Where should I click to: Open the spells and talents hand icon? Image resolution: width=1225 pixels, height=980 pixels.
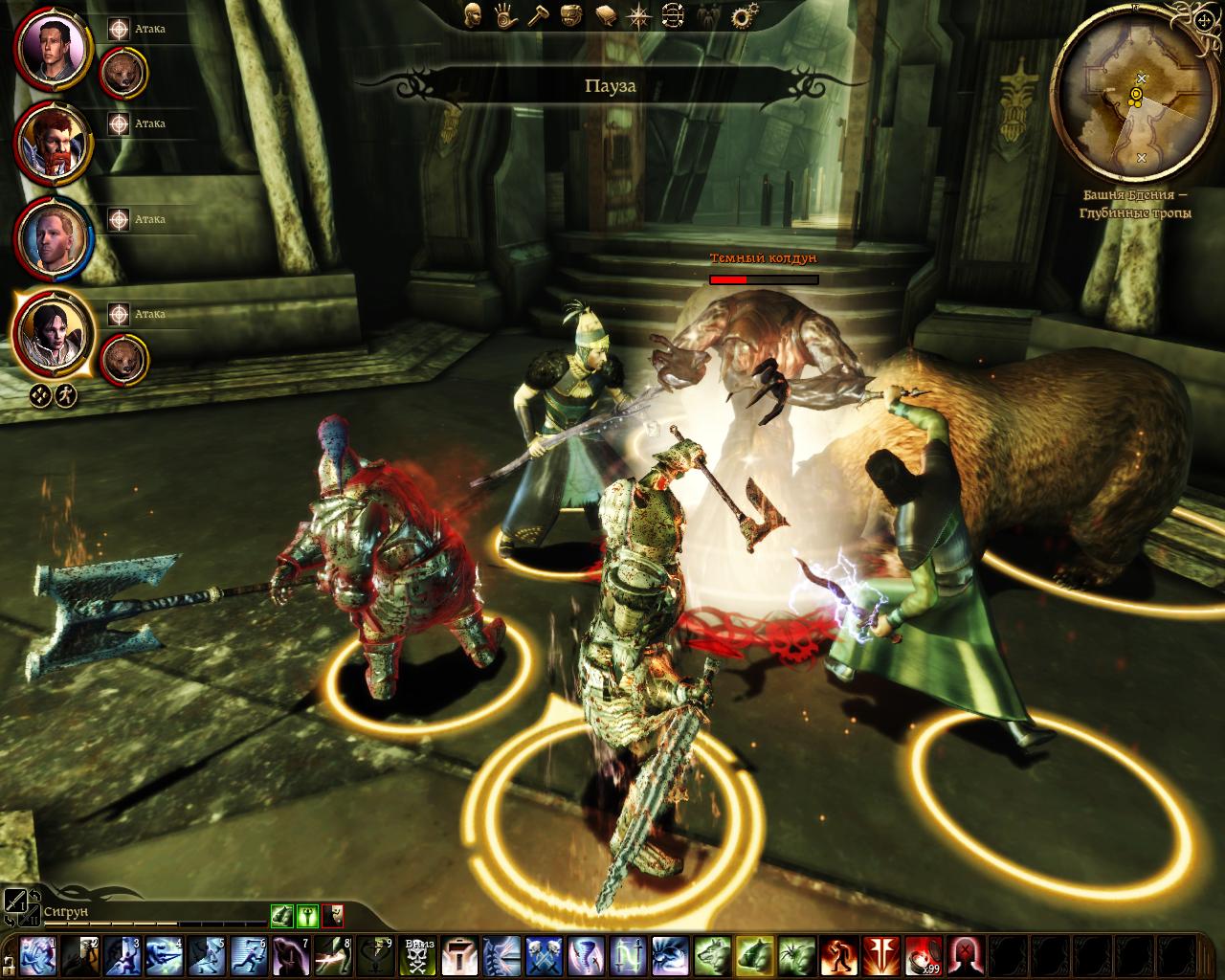[504, 15]
